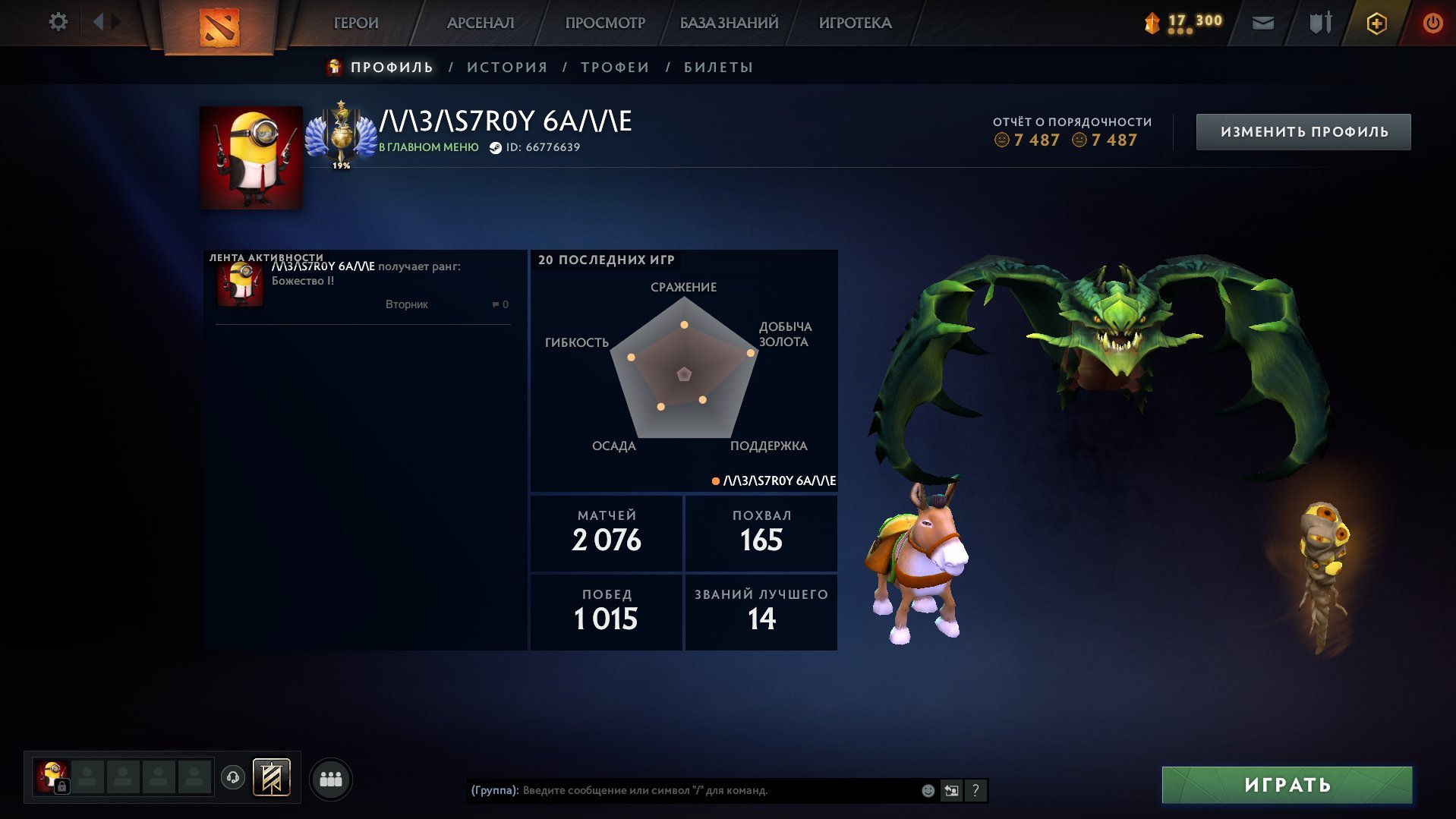Open the БАЗА ЗНАНИЙ menu

tap(729, 23)
